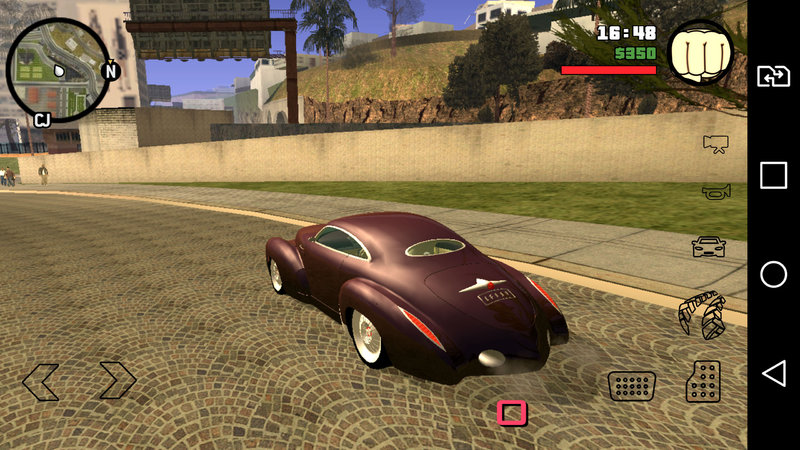Steer right with the right arrow
The width and height of the screenshot is (800, 450).
(116, 380)
